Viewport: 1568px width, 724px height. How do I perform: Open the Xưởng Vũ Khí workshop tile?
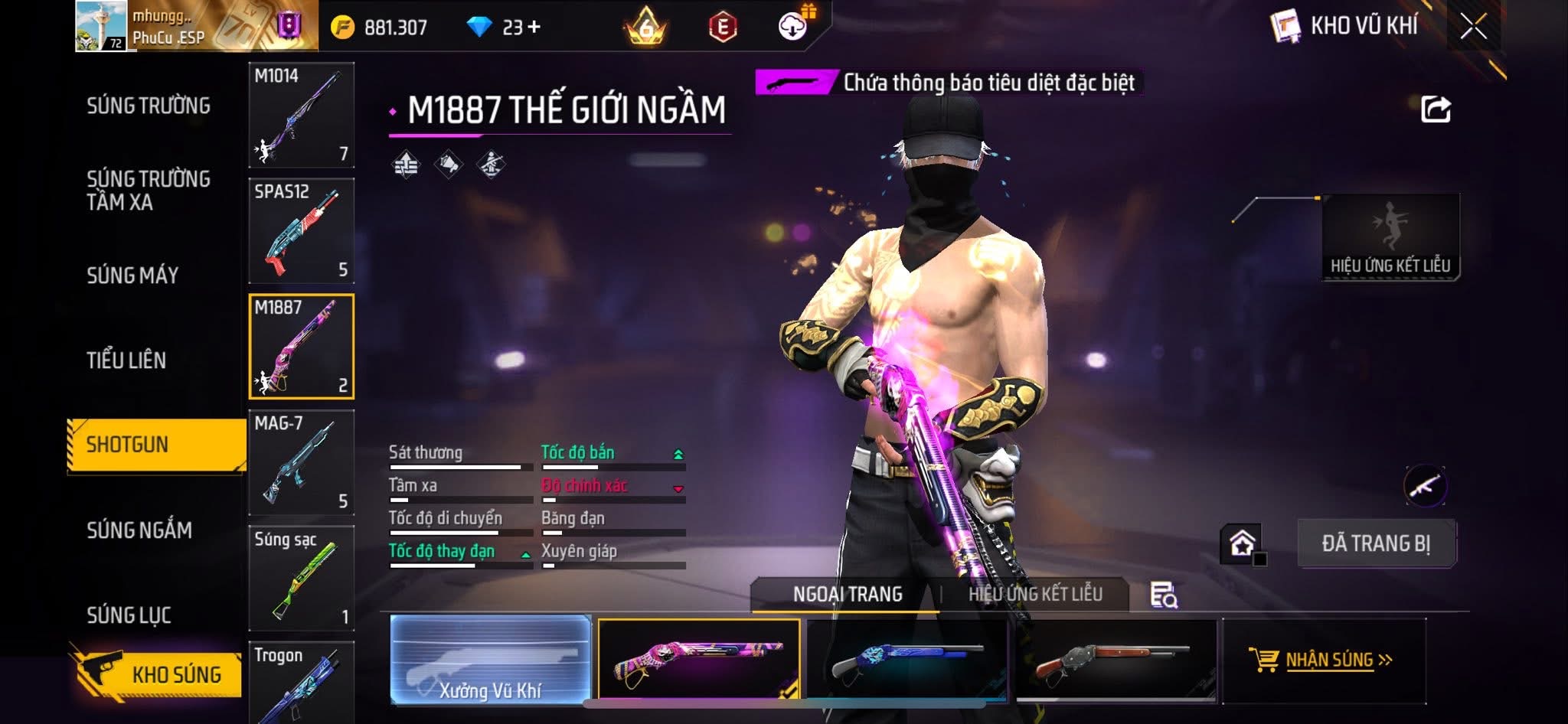(x=491, y=660)
